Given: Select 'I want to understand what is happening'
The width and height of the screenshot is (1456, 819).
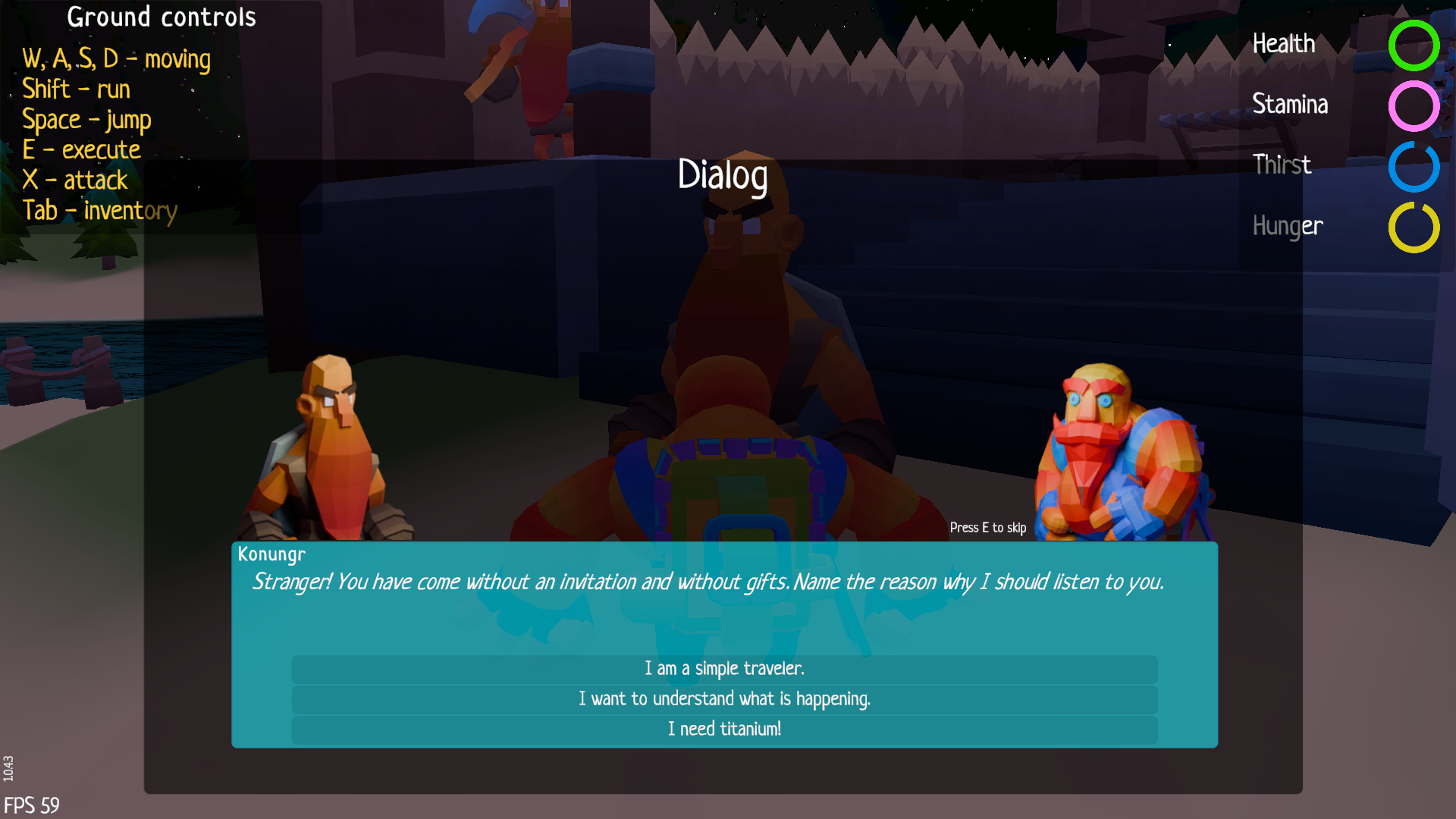Looking at the screenshot, I should click(x=723, y=698).
